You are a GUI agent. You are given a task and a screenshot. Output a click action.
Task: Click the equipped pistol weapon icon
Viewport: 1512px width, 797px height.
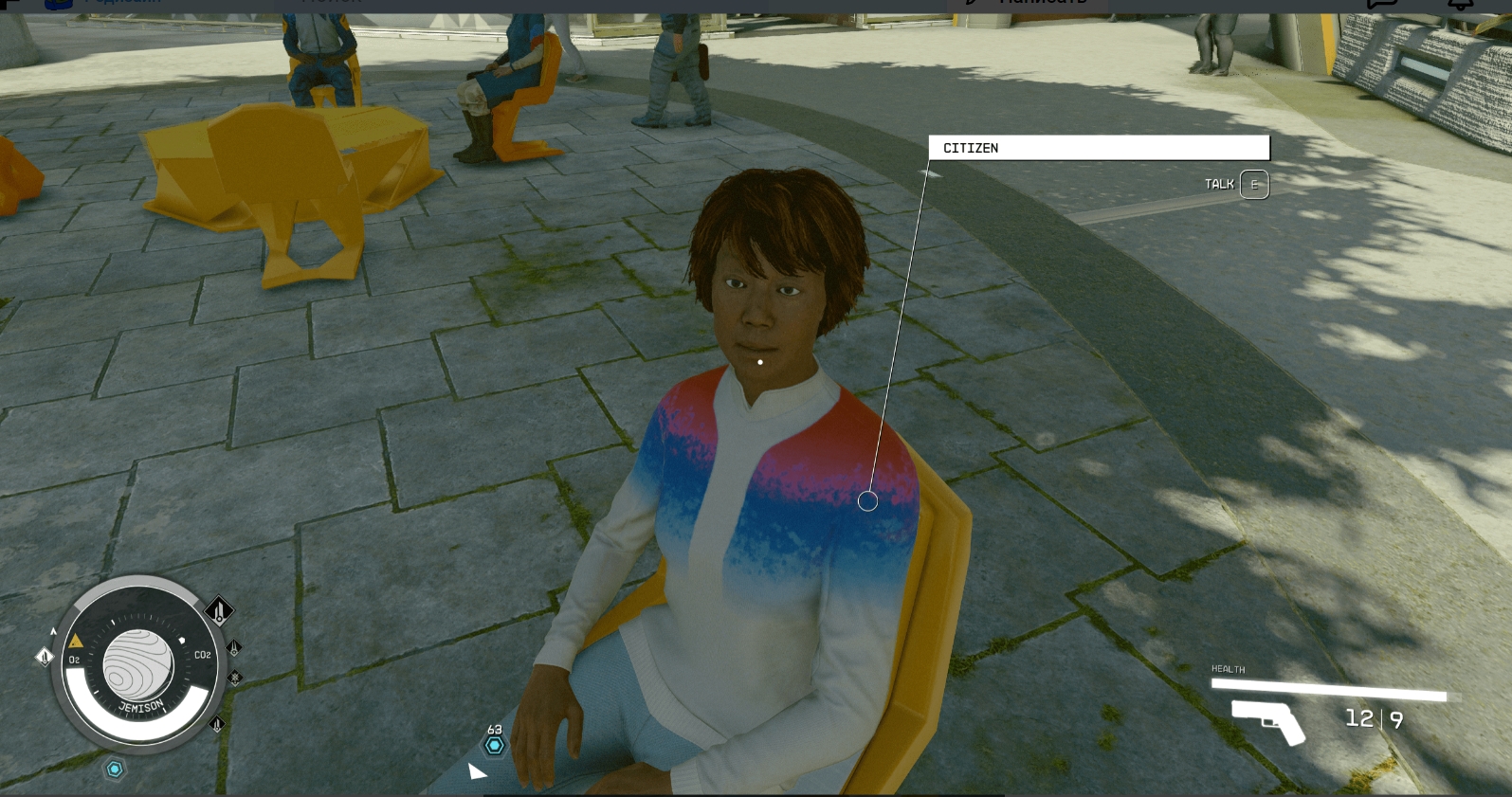click(1267, 720)
